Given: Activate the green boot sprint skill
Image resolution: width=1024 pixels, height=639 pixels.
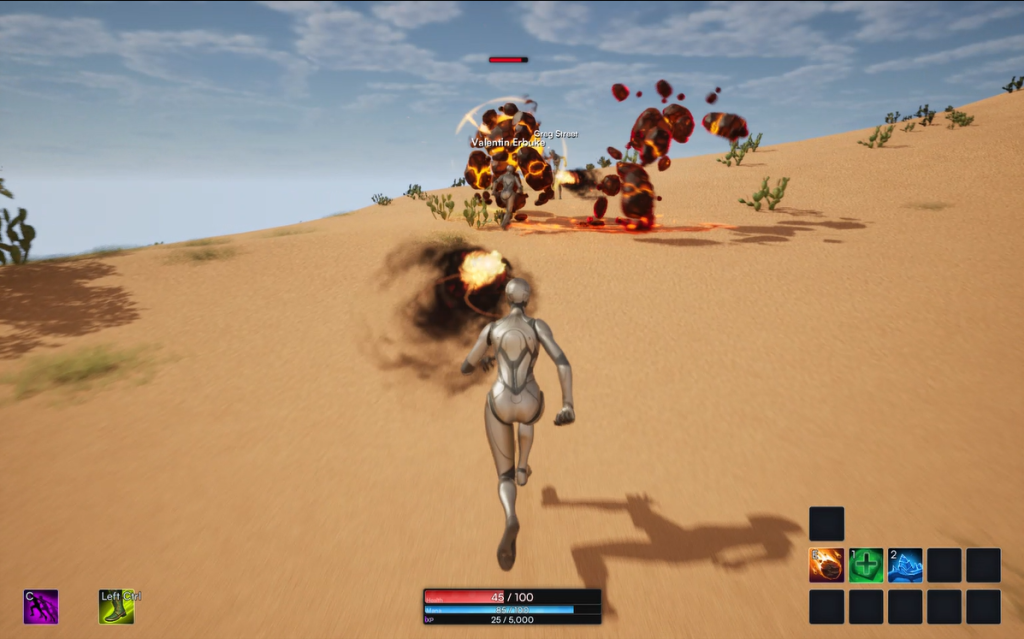Looking at the screenshot, I should pyautogui.click(x=116, y=606).
